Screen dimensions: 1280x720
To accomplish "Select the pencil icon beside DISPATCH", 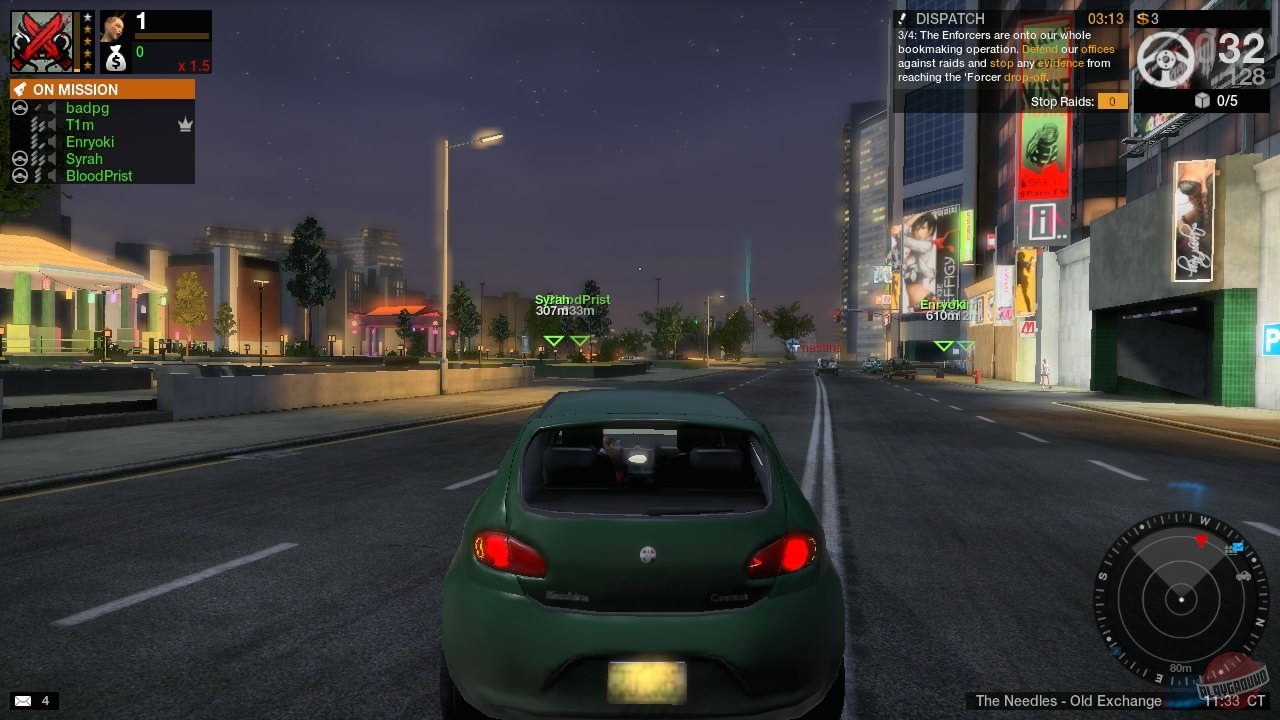I will (903, 18).
